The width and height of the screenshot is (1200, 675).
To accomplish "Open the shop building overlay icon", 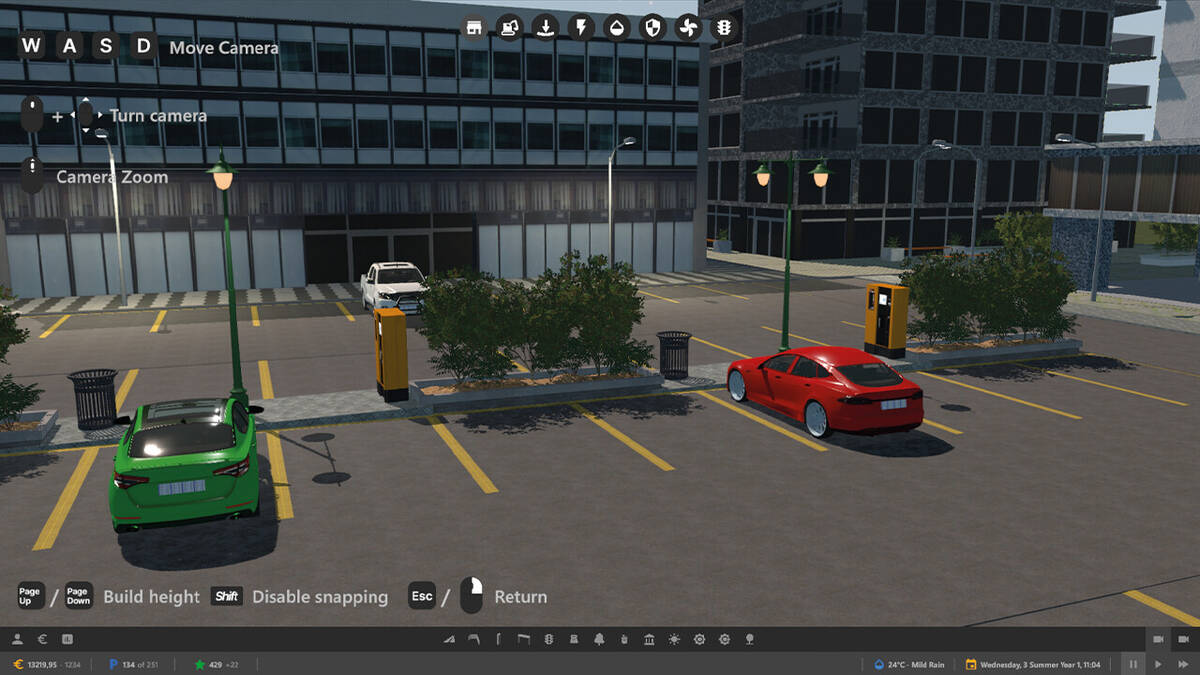I will coord(474,27).
